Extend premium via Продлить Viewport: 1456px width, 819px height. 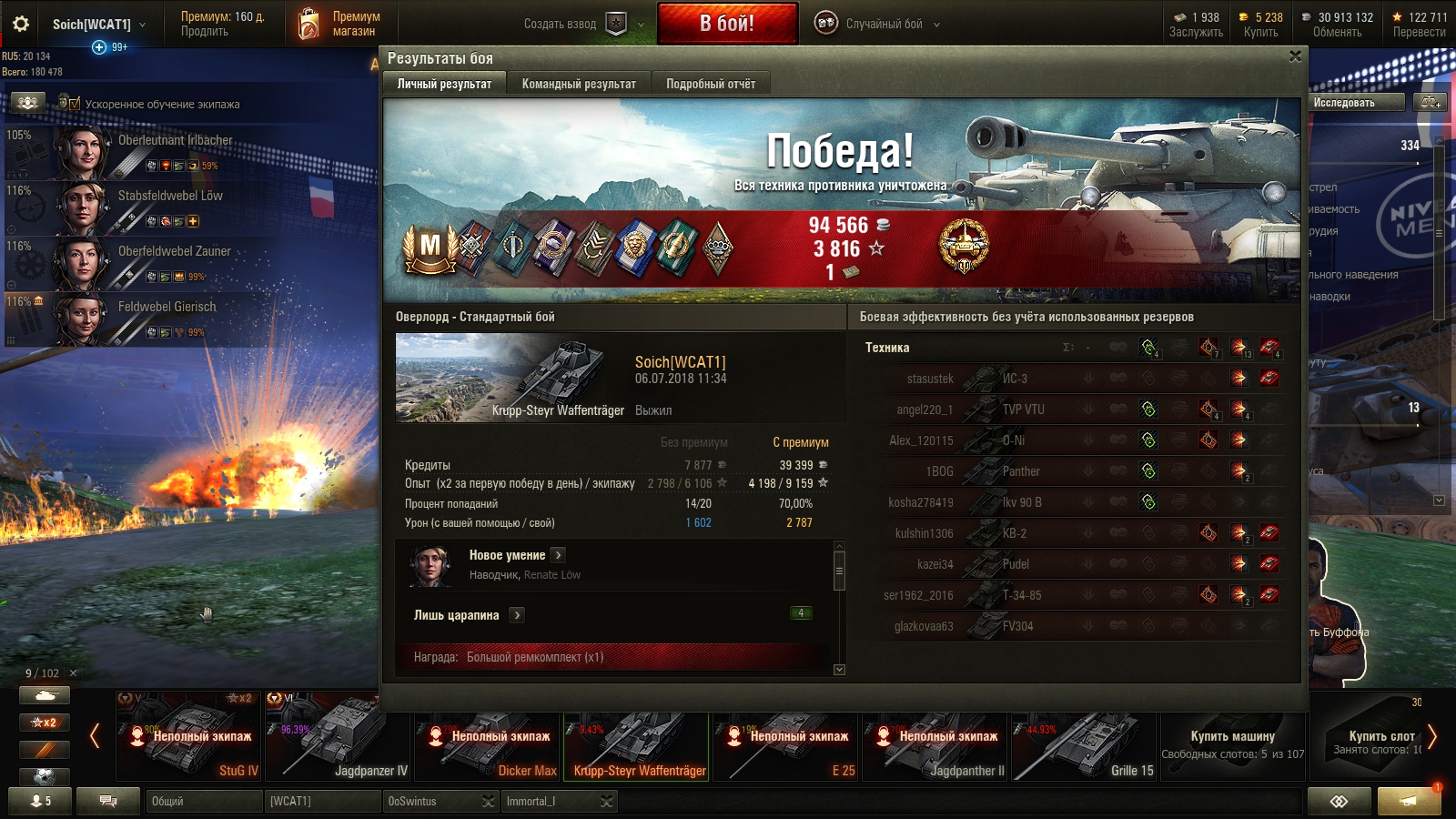pyautogui.click(x=205, y=32)
